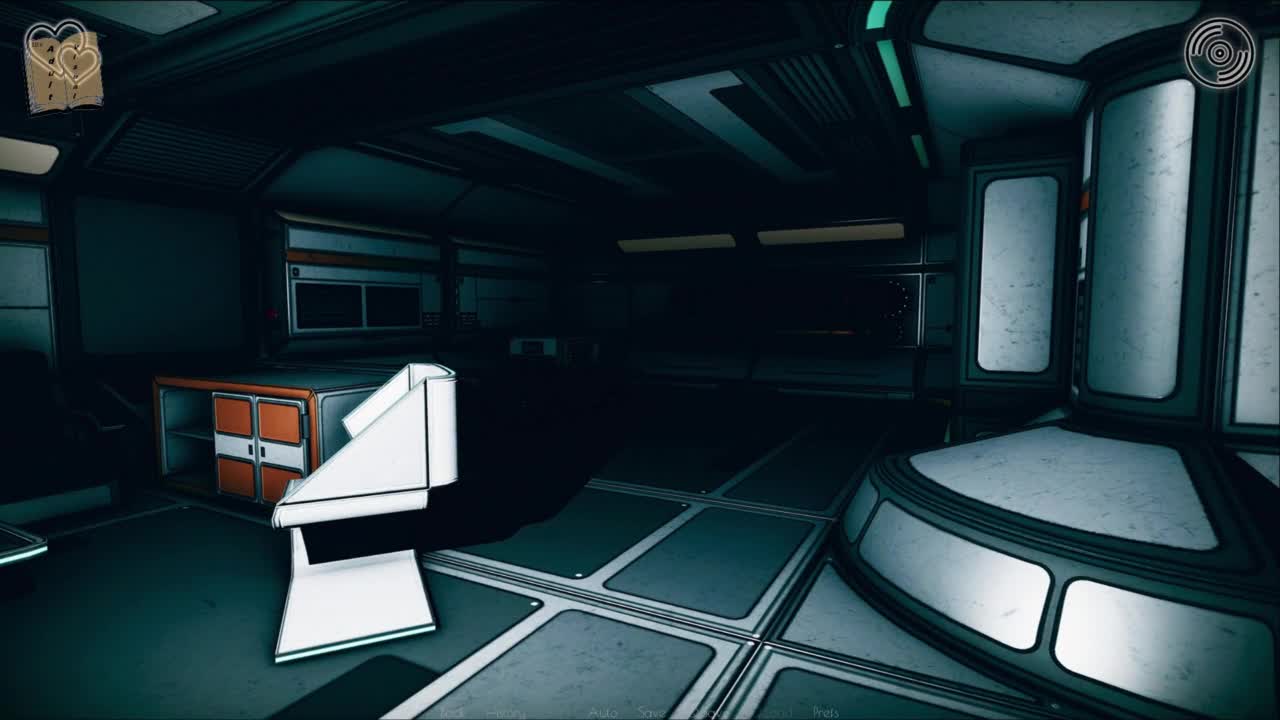
Task: Go Back one step via quick menu
Action: pos(453,712)
